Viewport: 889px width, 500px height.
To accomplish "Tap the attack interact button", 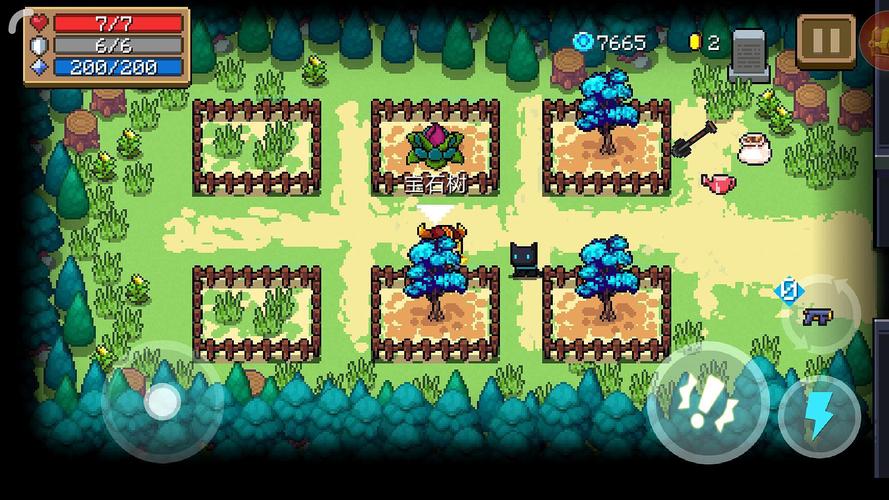I will click(707, 402).
